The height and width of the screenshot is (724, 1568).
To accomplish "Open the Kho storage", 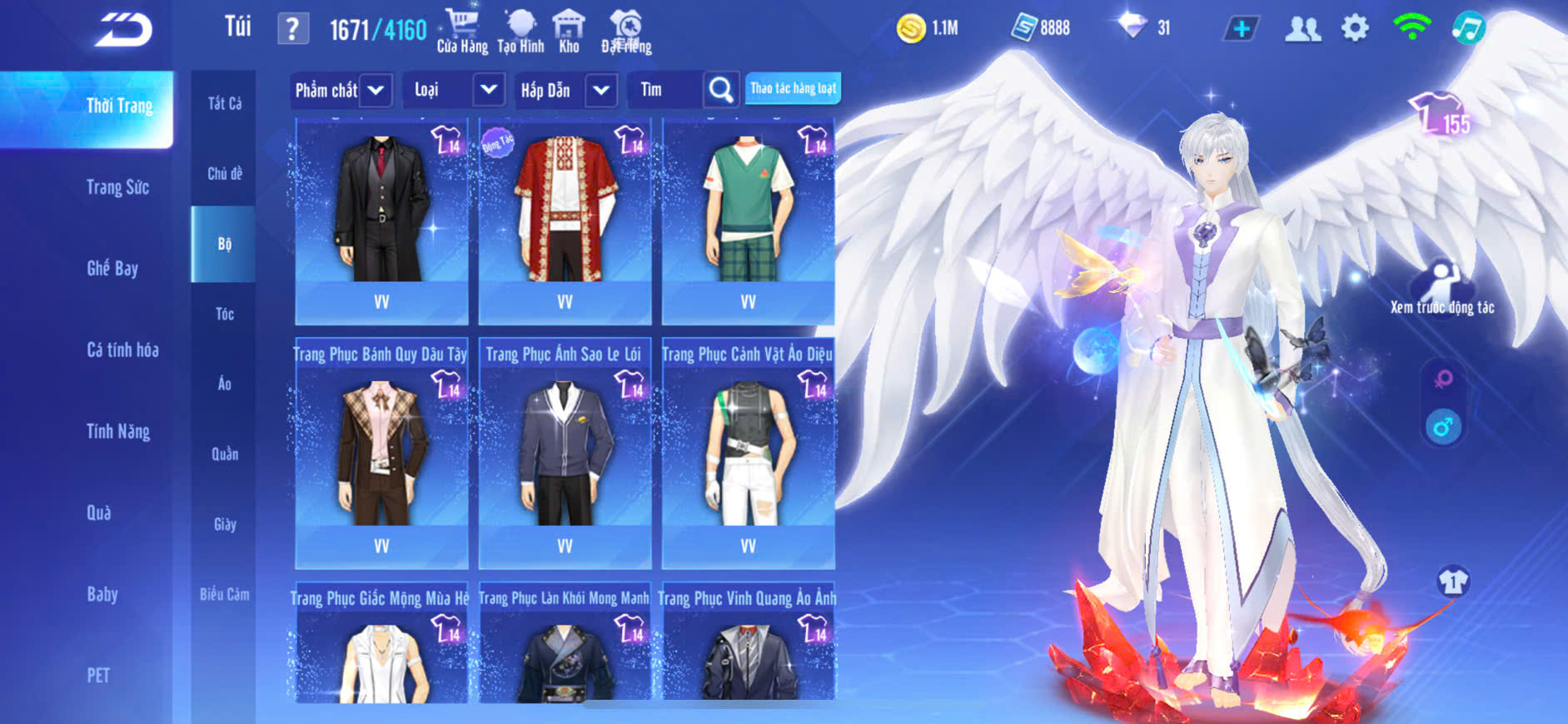I will (x=569, y=32).
